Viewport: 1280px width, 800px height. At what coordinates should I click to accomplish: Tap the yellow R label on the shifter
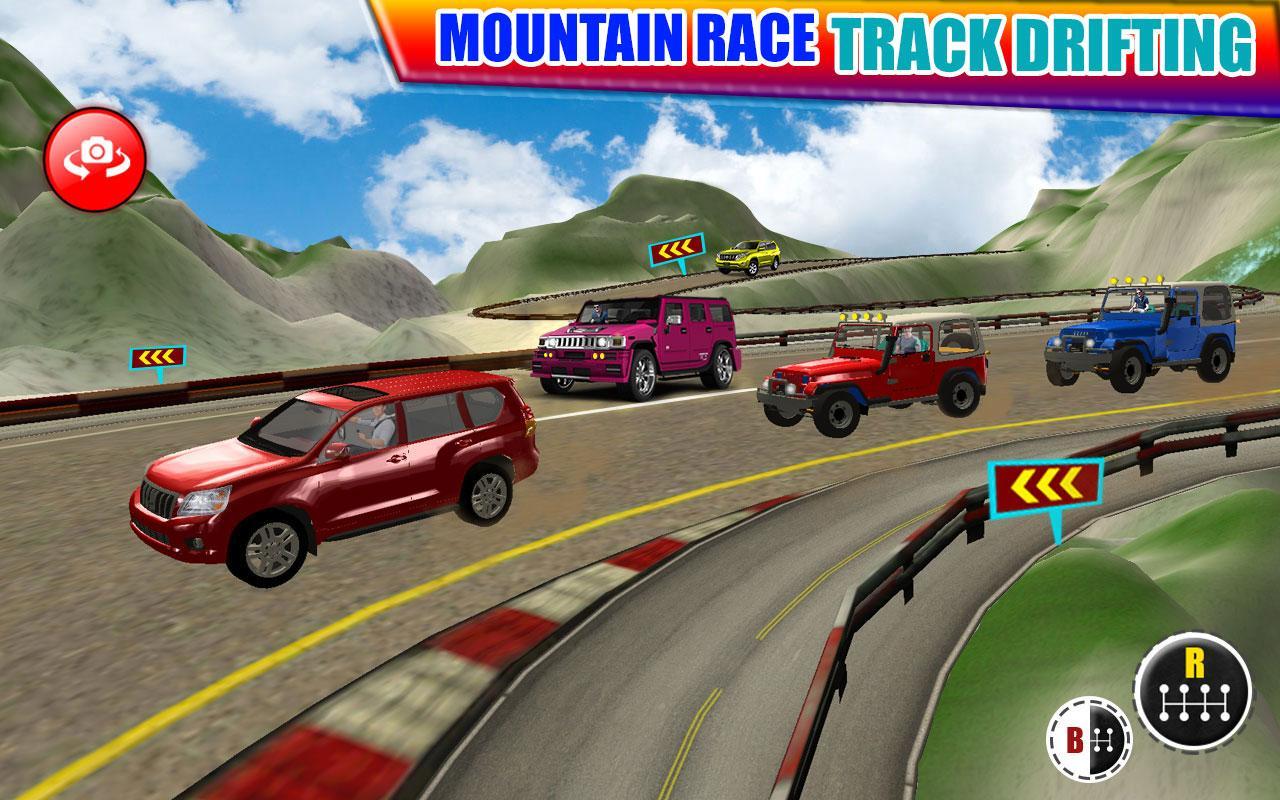[1196, 662]
